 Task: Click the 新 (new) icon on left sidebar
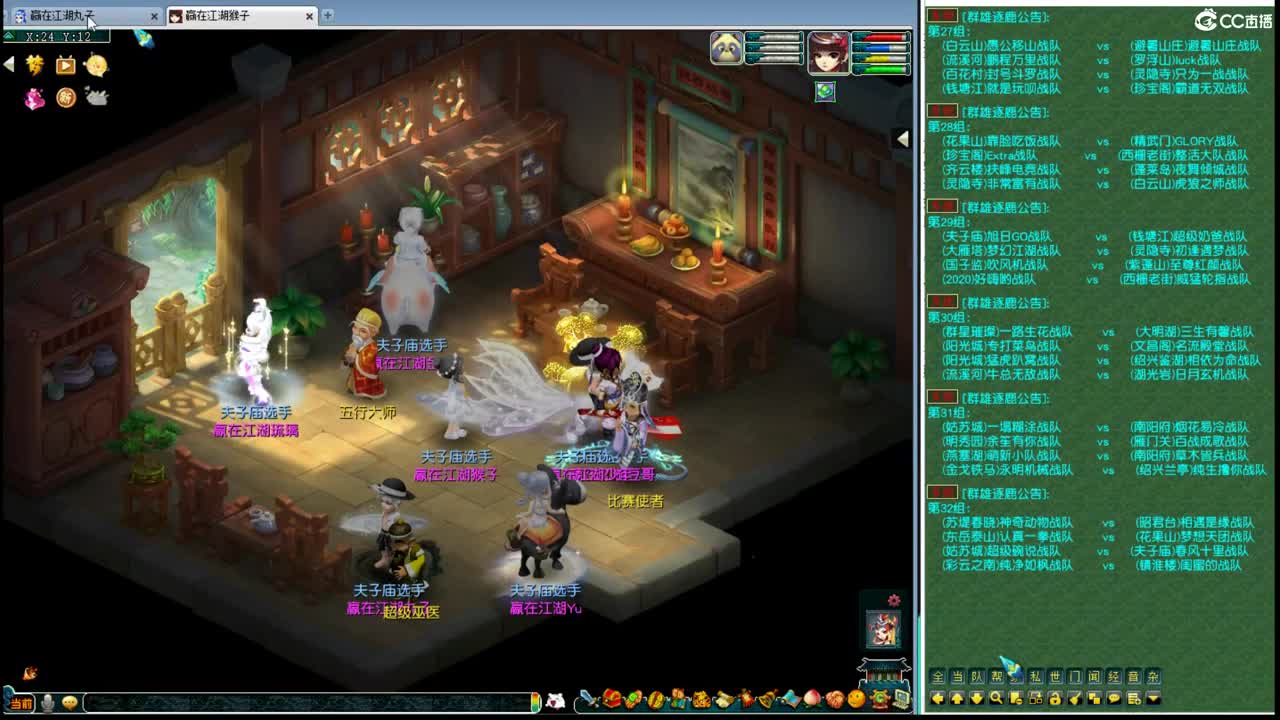point(65,99)
